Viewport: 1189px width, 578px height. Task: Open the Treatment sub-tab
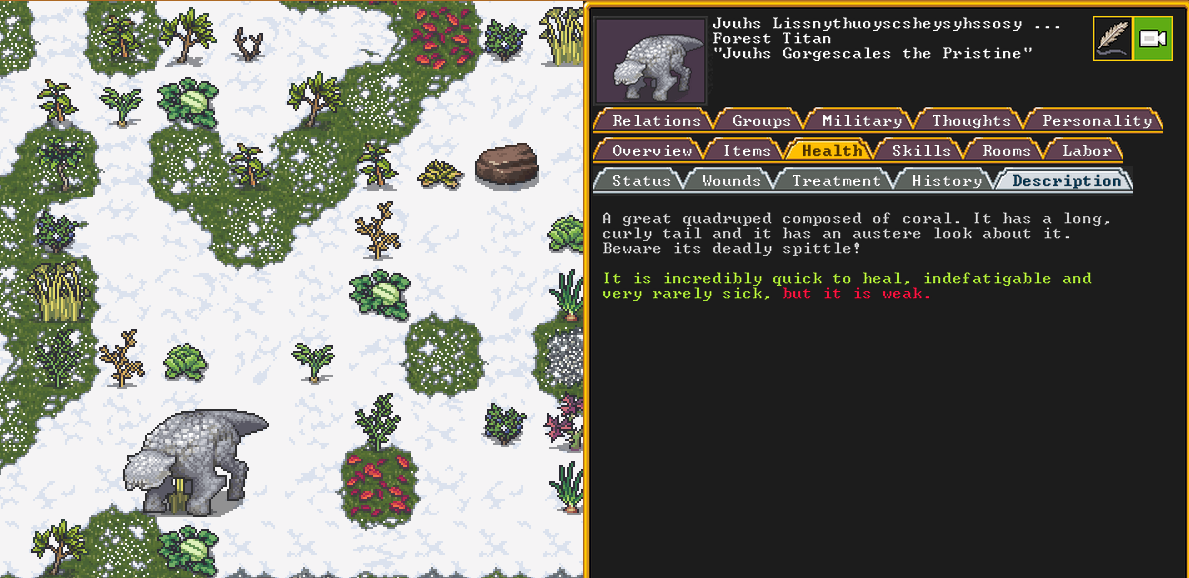tap(836, 181)
